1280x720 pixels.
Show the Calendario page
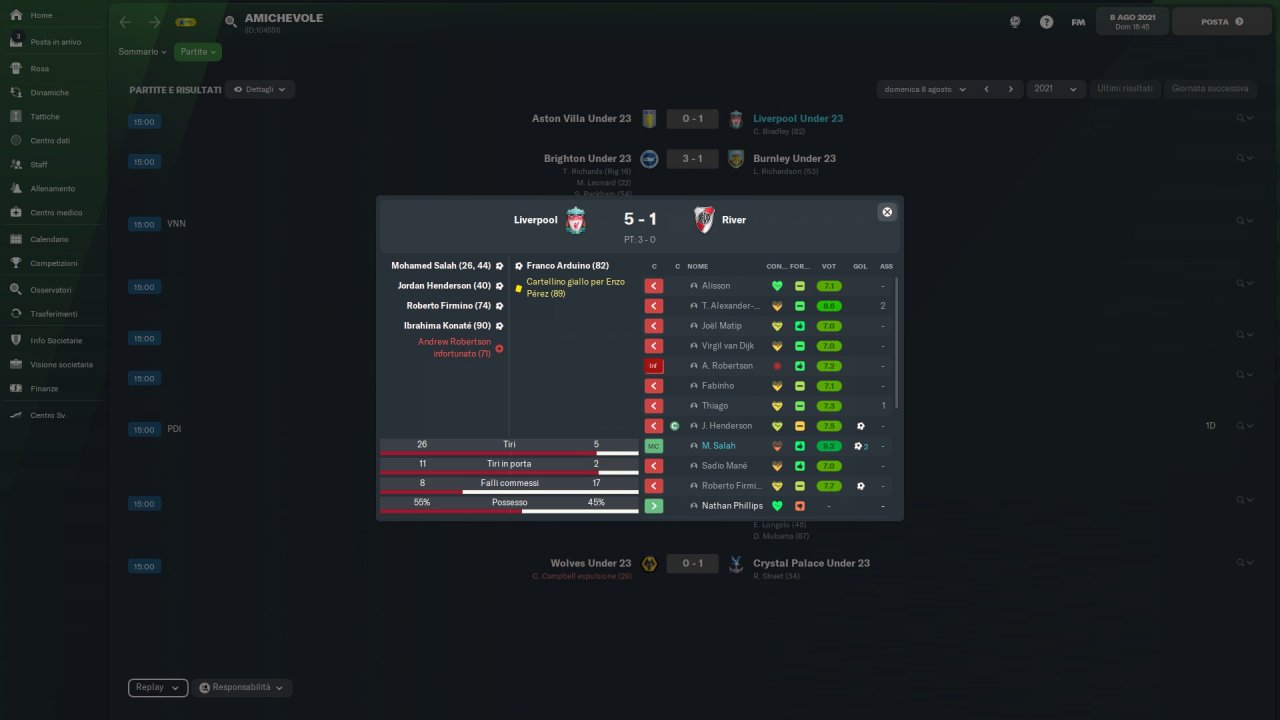tap(49, 240)
